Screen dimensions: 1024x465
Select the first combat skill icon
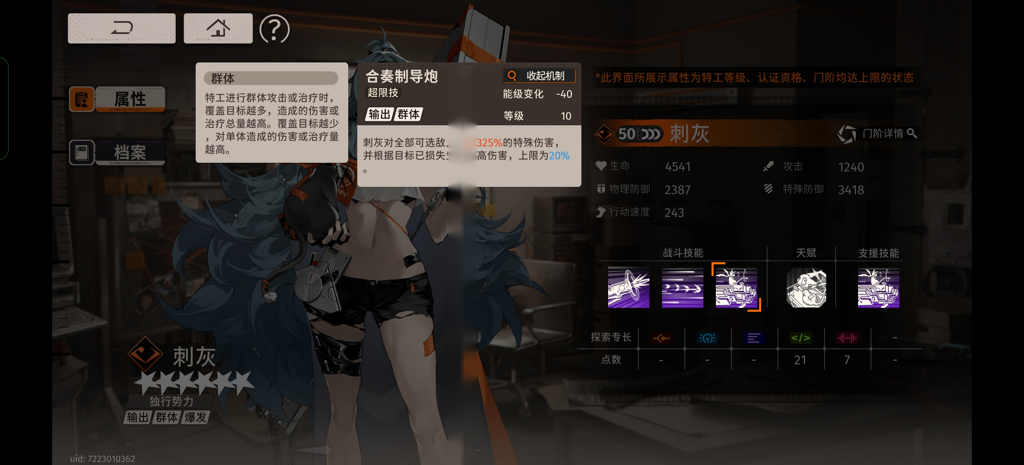629,288
